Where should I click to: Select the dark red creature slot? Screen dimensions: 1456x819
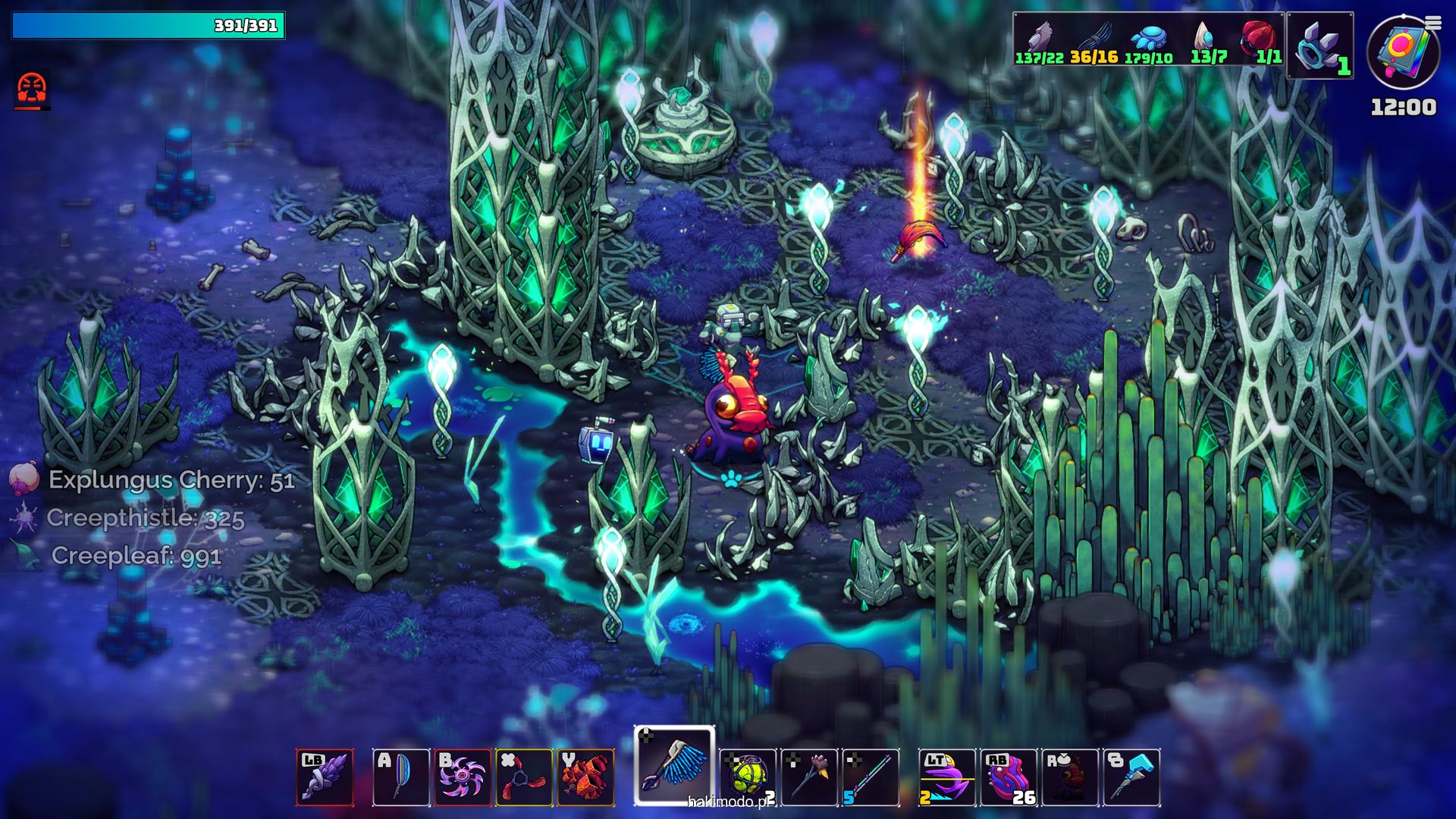click(1070, 777)
